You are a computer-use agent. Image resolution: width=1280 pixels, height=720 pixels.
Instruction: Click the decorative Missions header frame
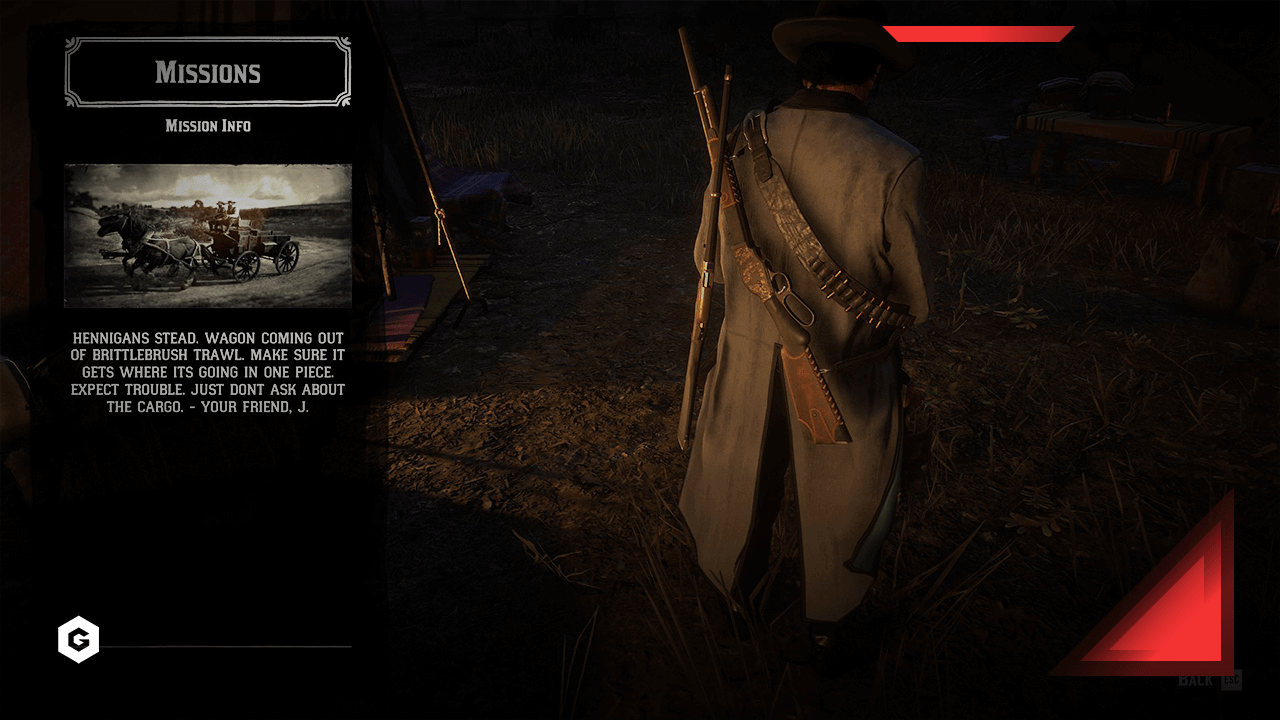coord(207,72)
